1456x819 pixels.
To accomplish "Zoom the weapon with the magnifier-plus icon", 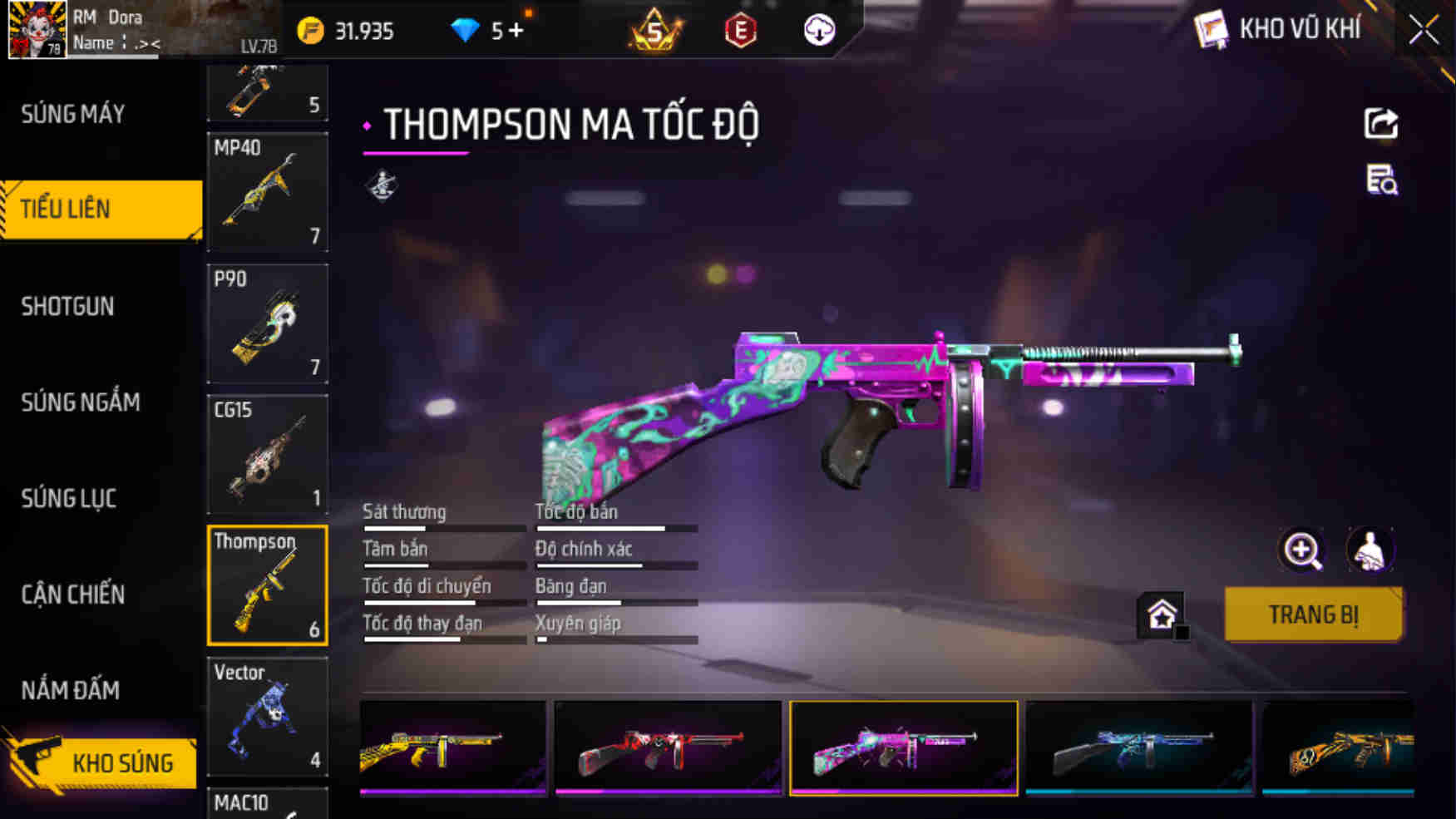I will tap(1301, 550).
